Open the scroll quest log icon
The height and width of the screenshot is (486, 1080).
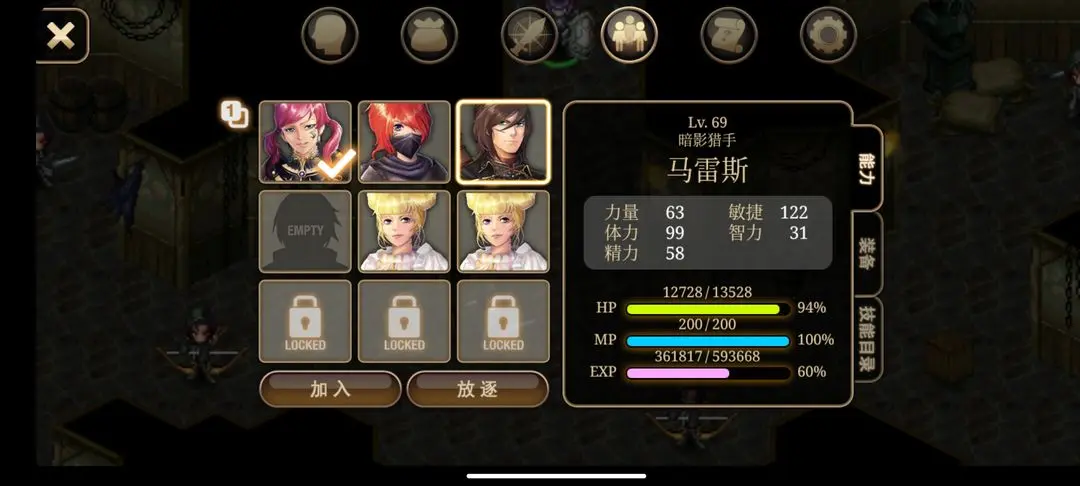click(x=729, y=36)
